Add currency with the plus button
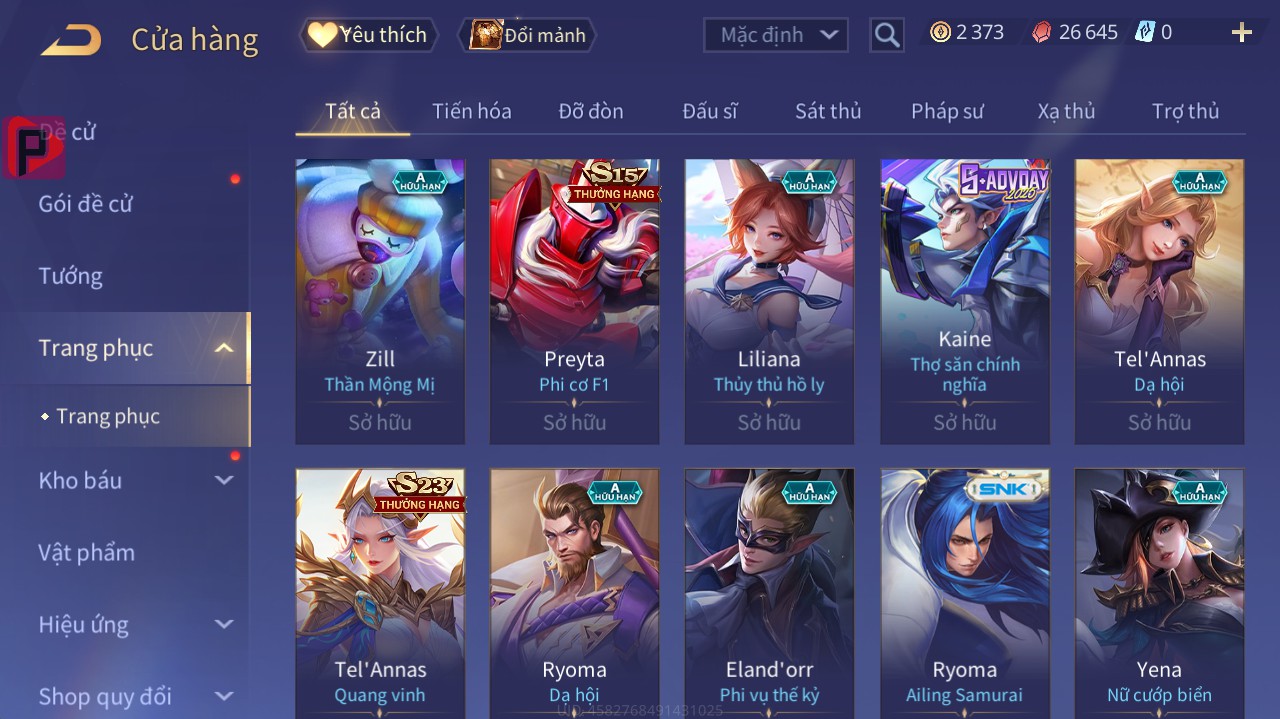 pos(1241,33)
